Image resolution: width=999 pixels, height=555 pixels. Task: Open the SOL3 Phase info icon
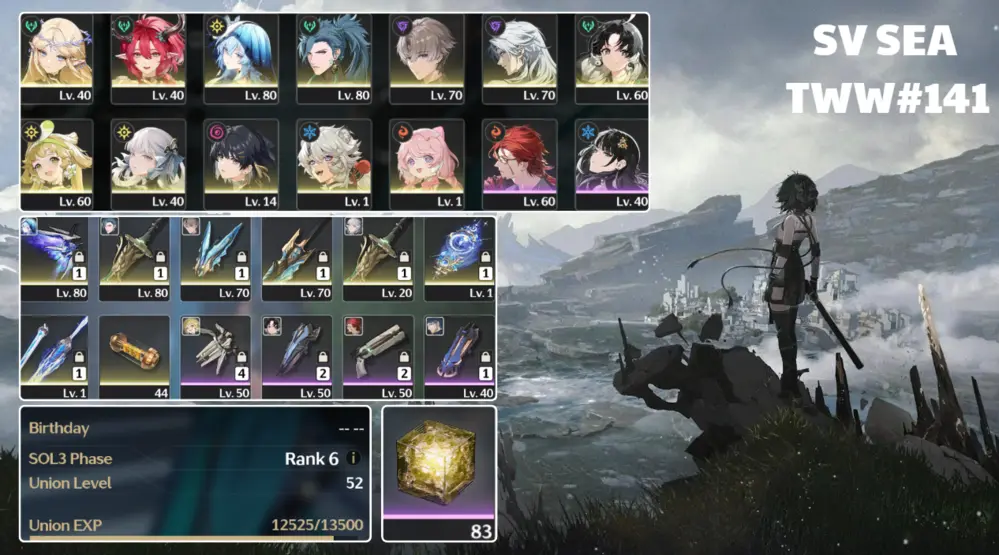[x=353, y=458]
